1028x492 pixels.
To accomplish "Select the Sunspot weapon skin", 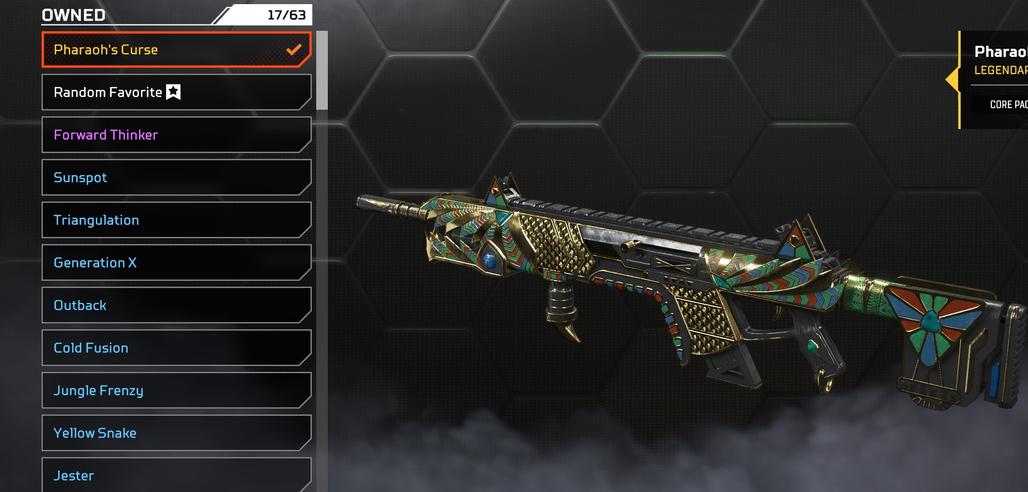I will tap(176, 178).
